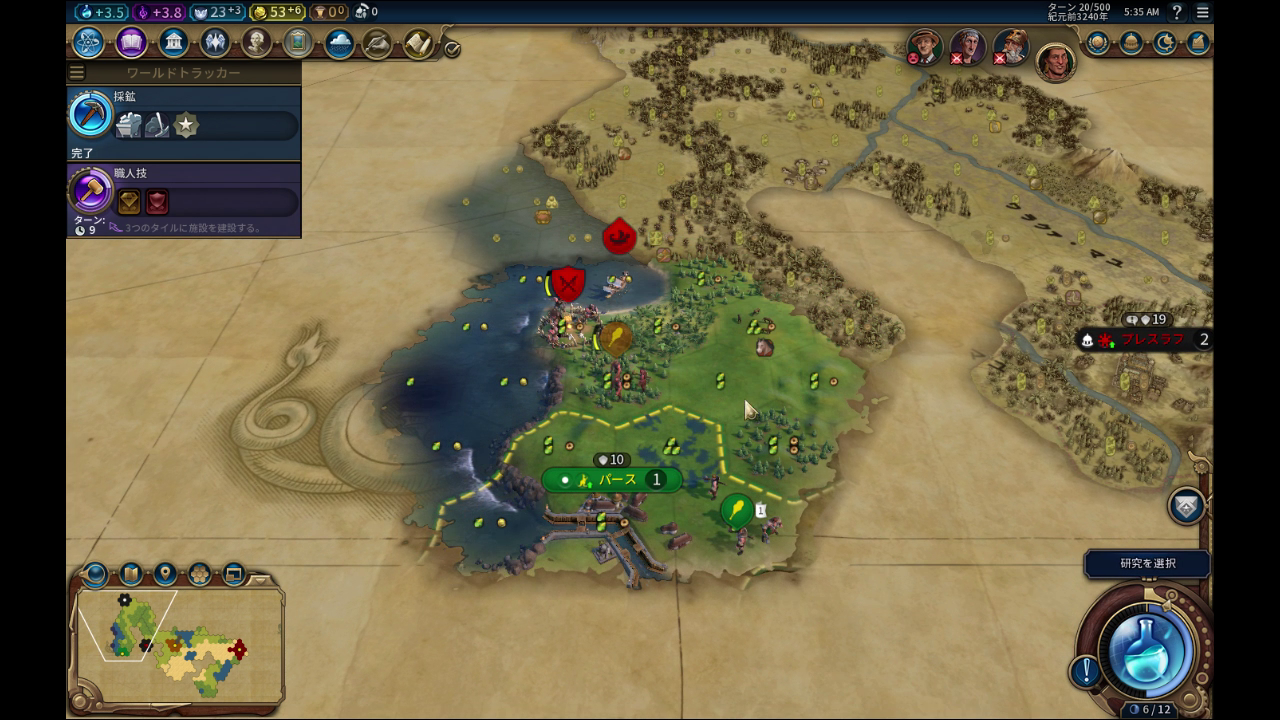The width and height of the screenshot is (1280, 720).
Task: Click the minimap overview
Action: [x=176, y=643]
